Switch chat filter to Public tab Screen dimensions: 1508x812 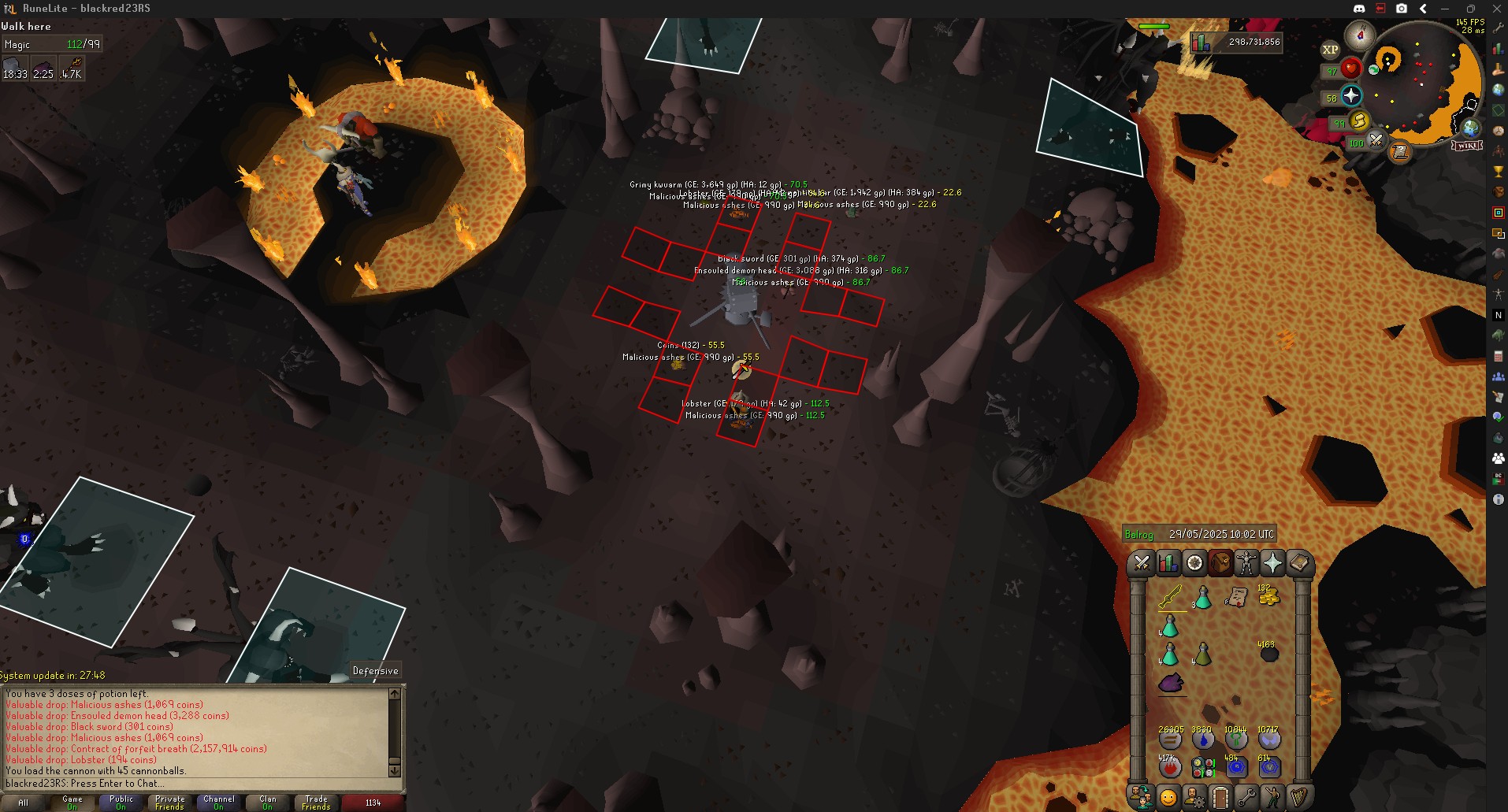121,802
